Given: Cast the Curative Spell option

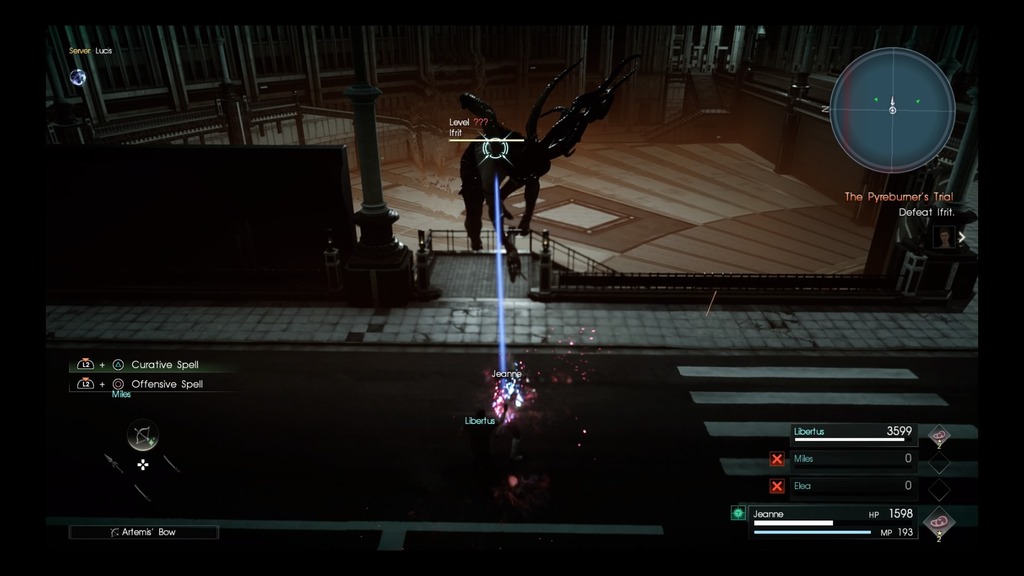Looking at the screenshot, I should [x=165, y=365].
